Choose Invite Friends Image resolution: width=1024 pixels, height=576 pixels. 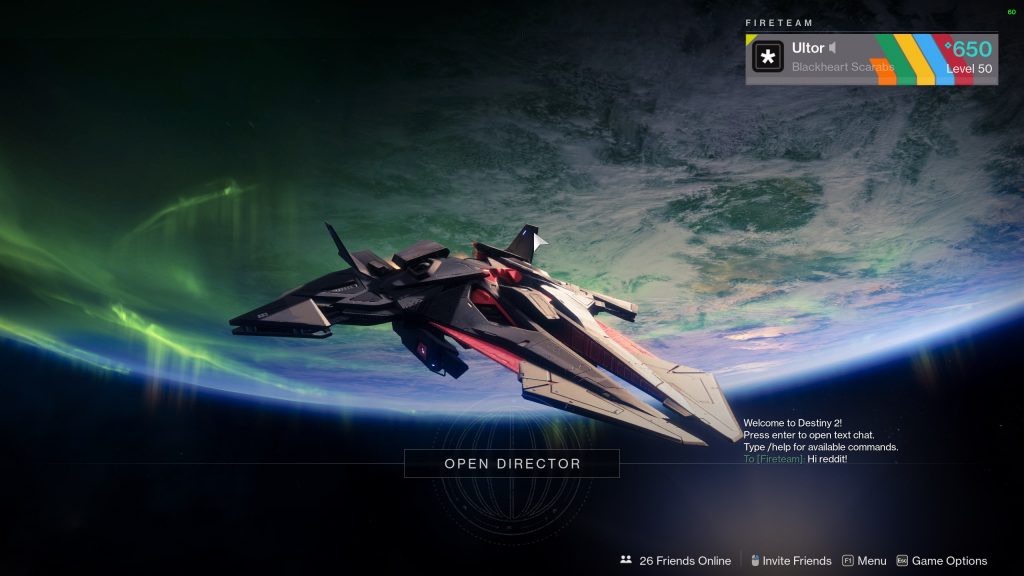coord(790,561)
